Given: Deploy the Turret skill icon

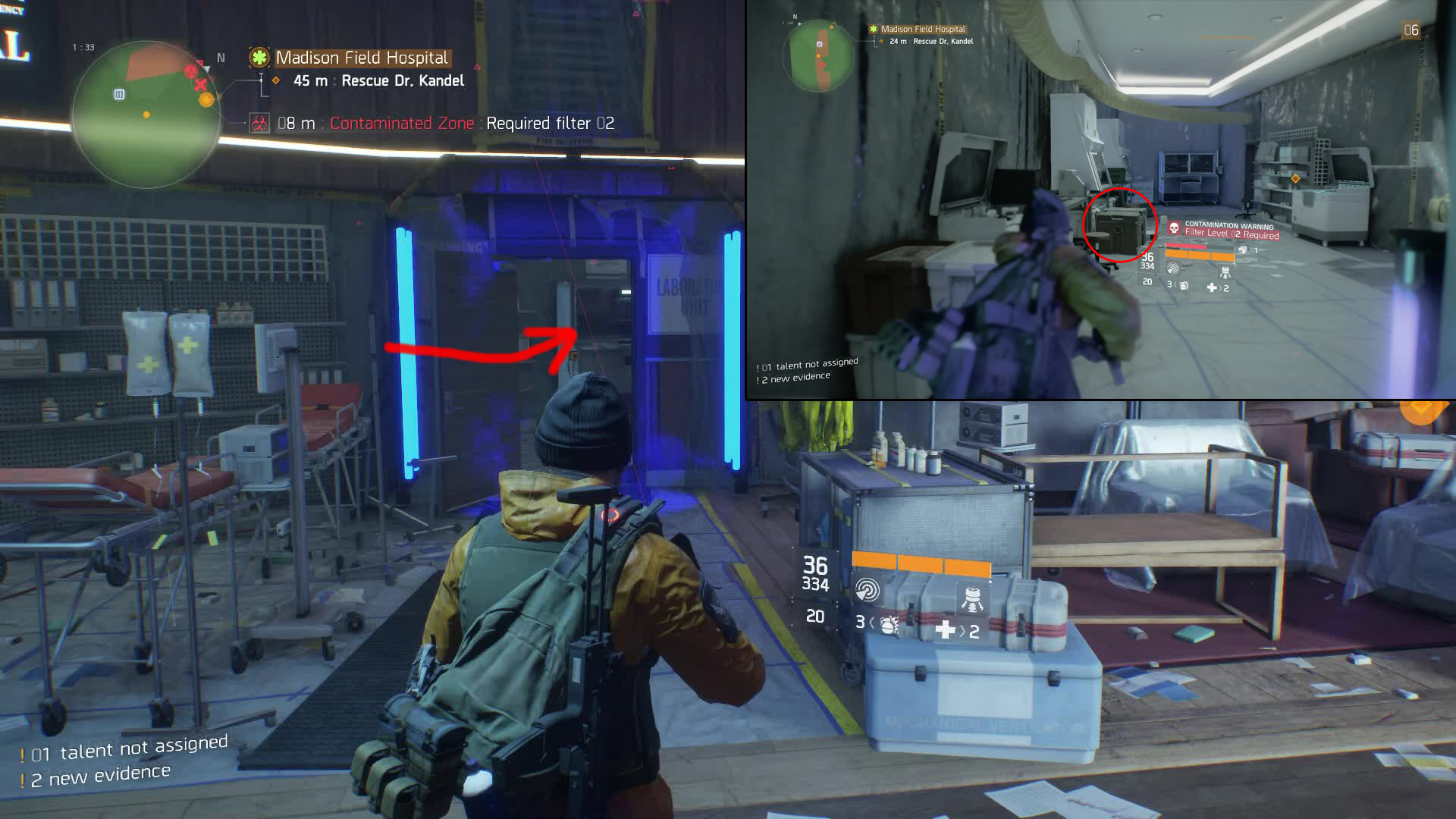Looking at the screenshot, I should tap(971, 598).
